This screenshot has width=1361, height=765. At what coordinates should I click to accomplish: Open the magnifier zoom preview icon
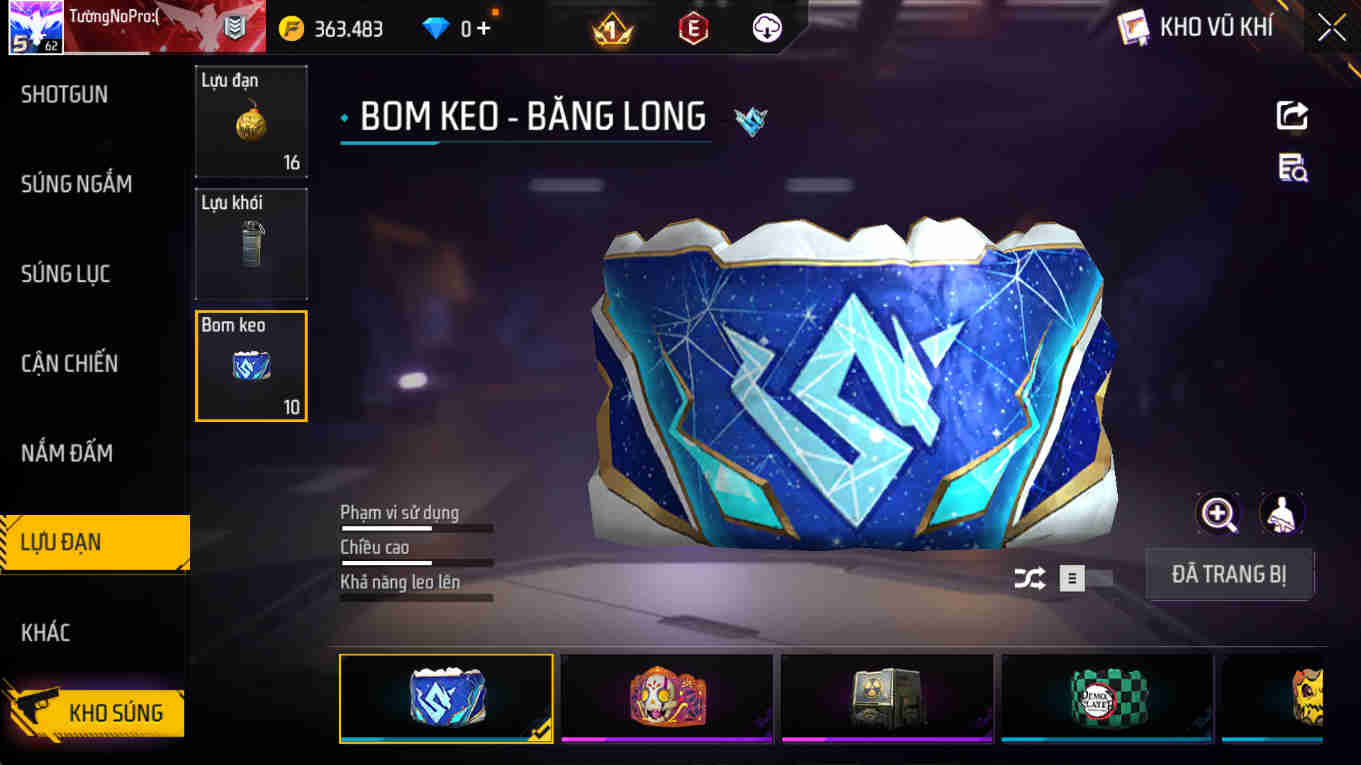point(1218,513)
